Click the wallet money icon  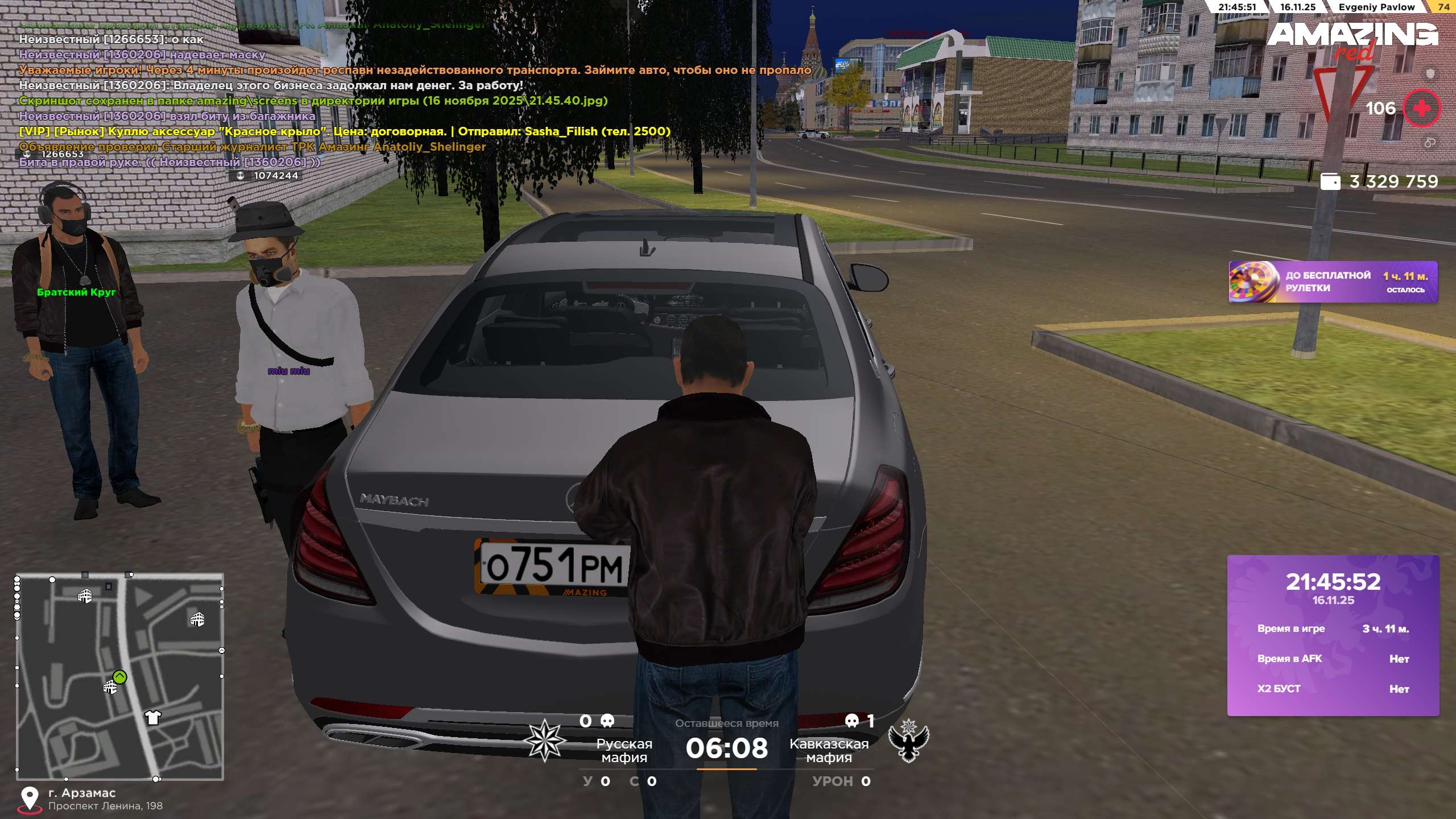click(1330, 181)
